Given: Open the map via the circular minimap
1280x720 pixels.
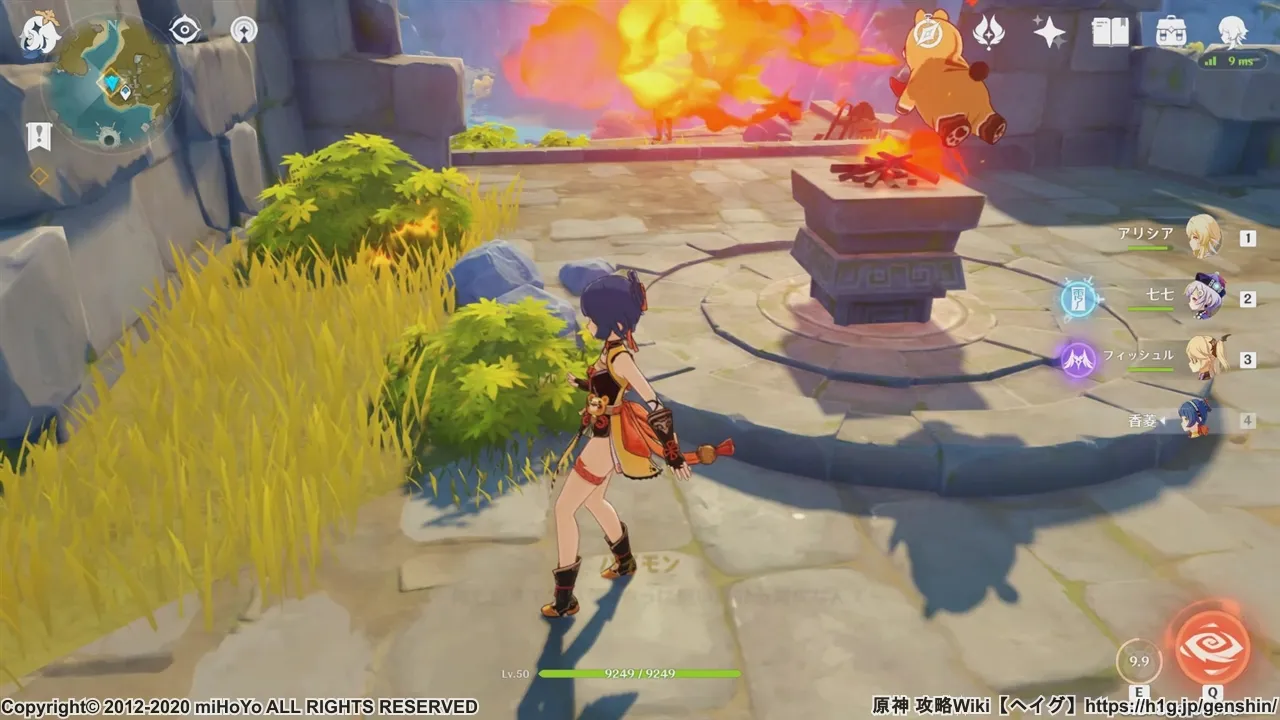Looking at the screenshot, I should [x=110, y=85].
